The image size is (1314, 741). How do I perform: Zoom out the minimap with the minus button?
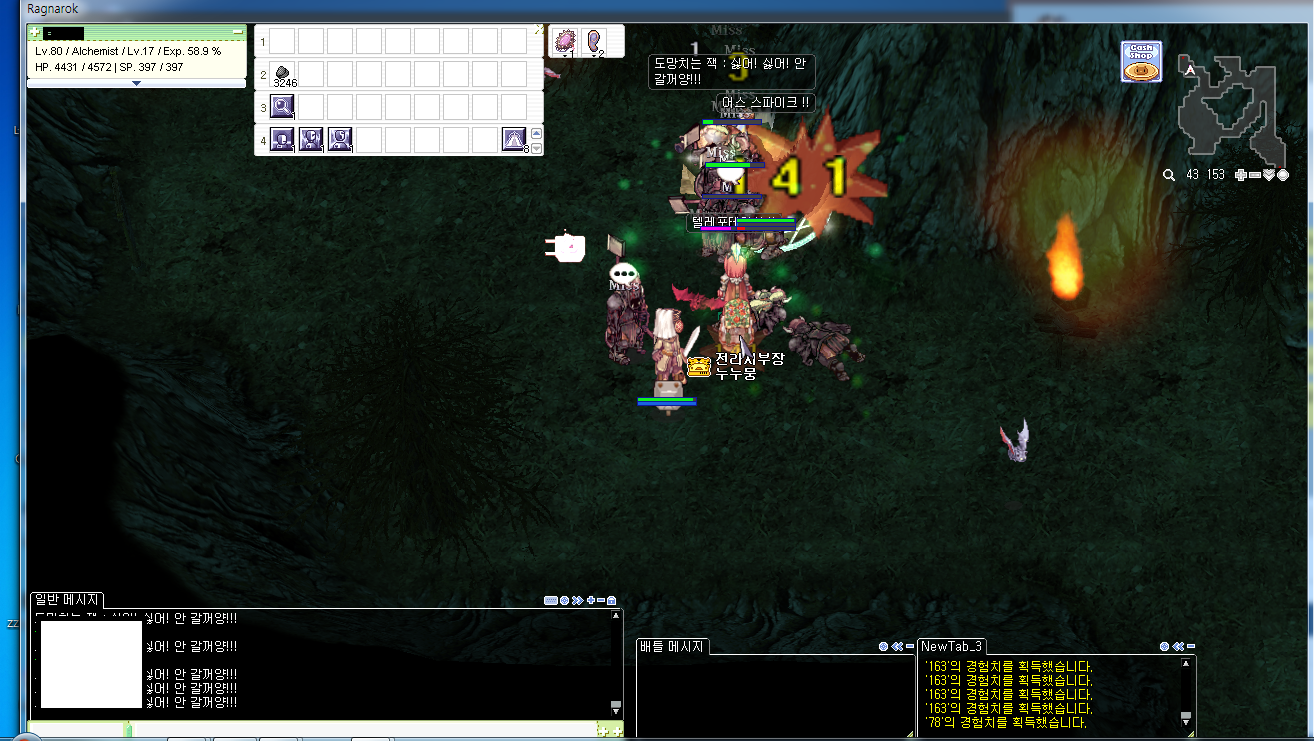[1255, 175]
